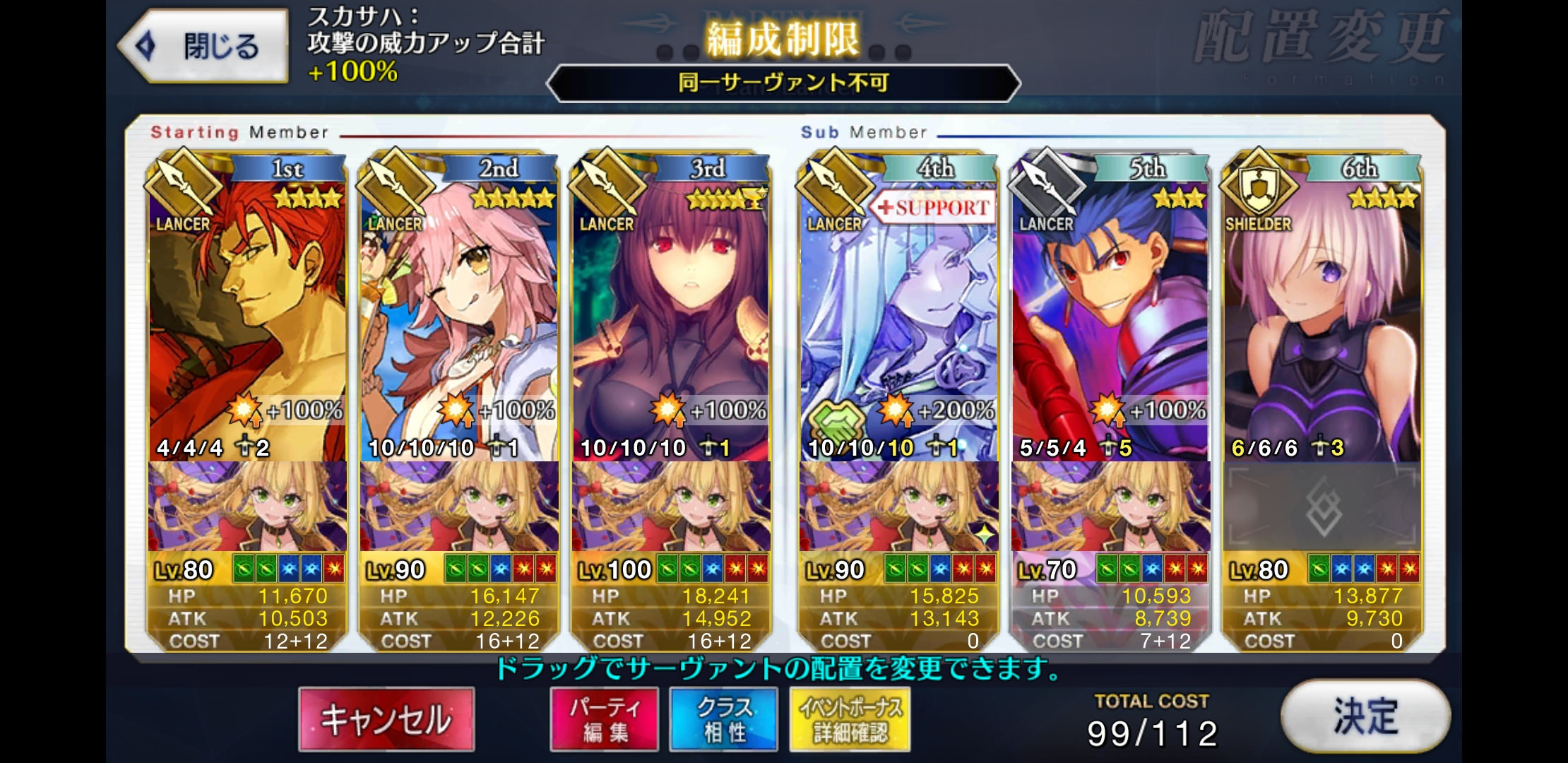Open the craft essence on the Lv.70 servant

(1110, 507)
